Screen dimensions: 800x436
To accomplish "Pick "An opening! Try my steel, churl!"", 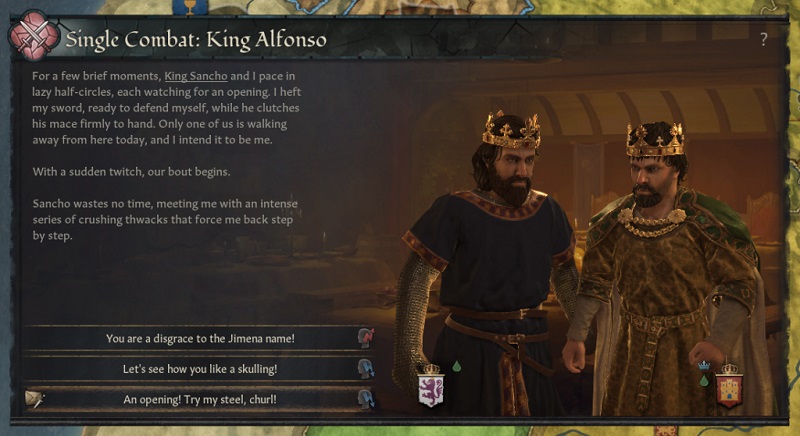I will coord(200,399).
